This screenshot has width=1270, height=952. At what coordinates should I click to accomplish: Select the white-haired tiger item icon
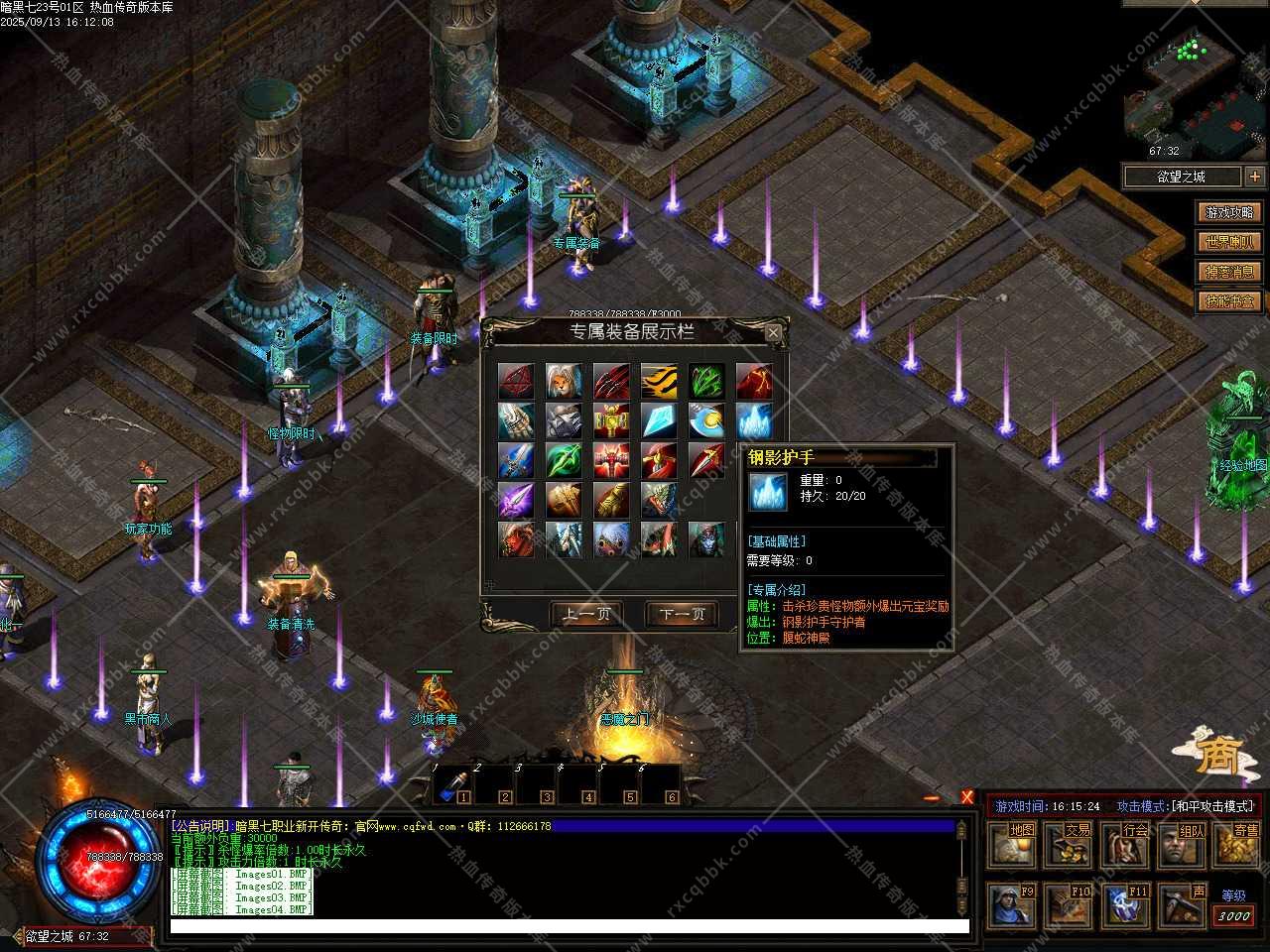coord(564,381)
